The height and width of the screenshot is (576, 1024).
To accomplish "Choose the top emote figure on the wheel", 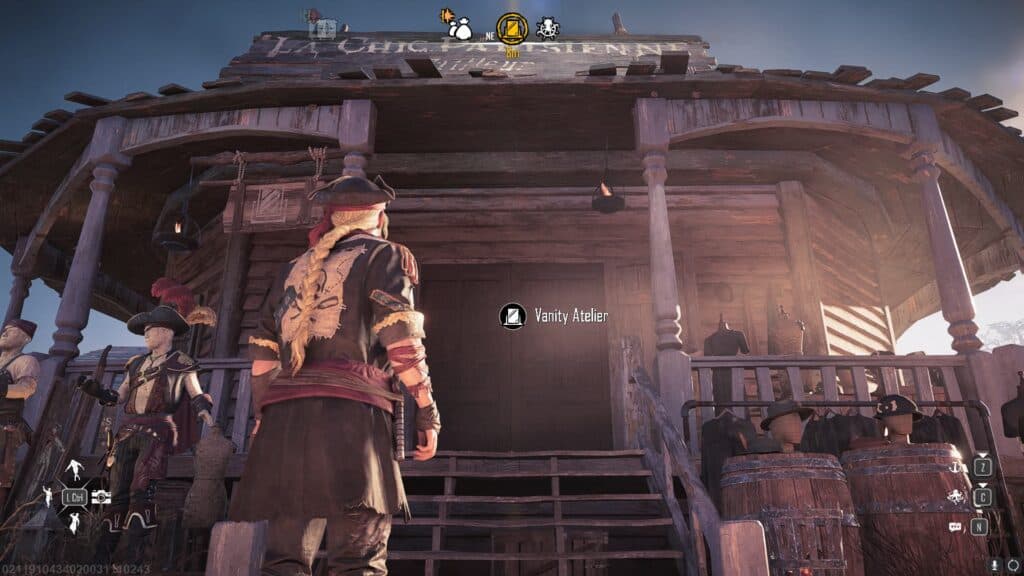I will click(x=75, y=470).
